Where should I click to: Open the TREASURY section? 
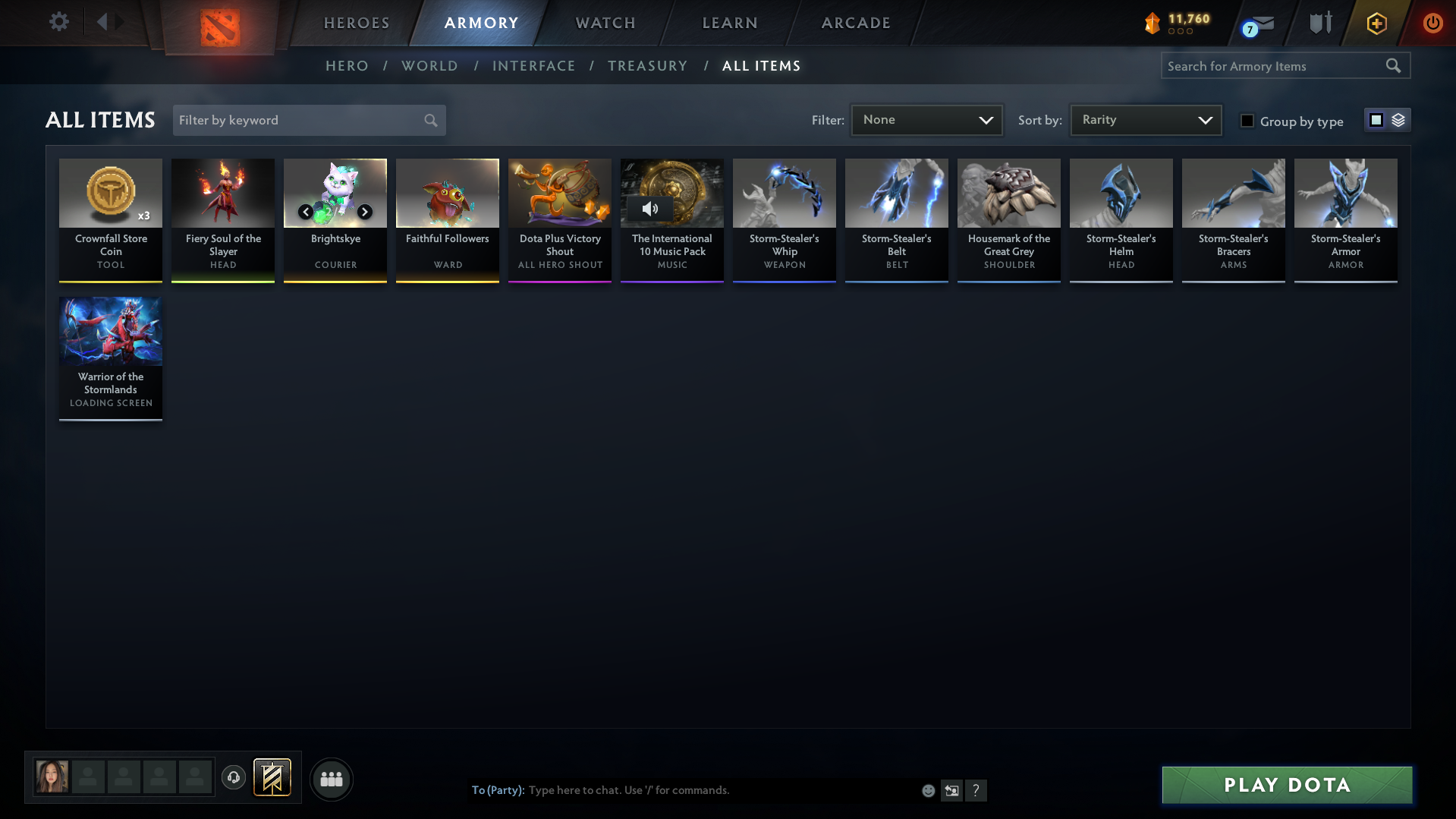point(647,66)
